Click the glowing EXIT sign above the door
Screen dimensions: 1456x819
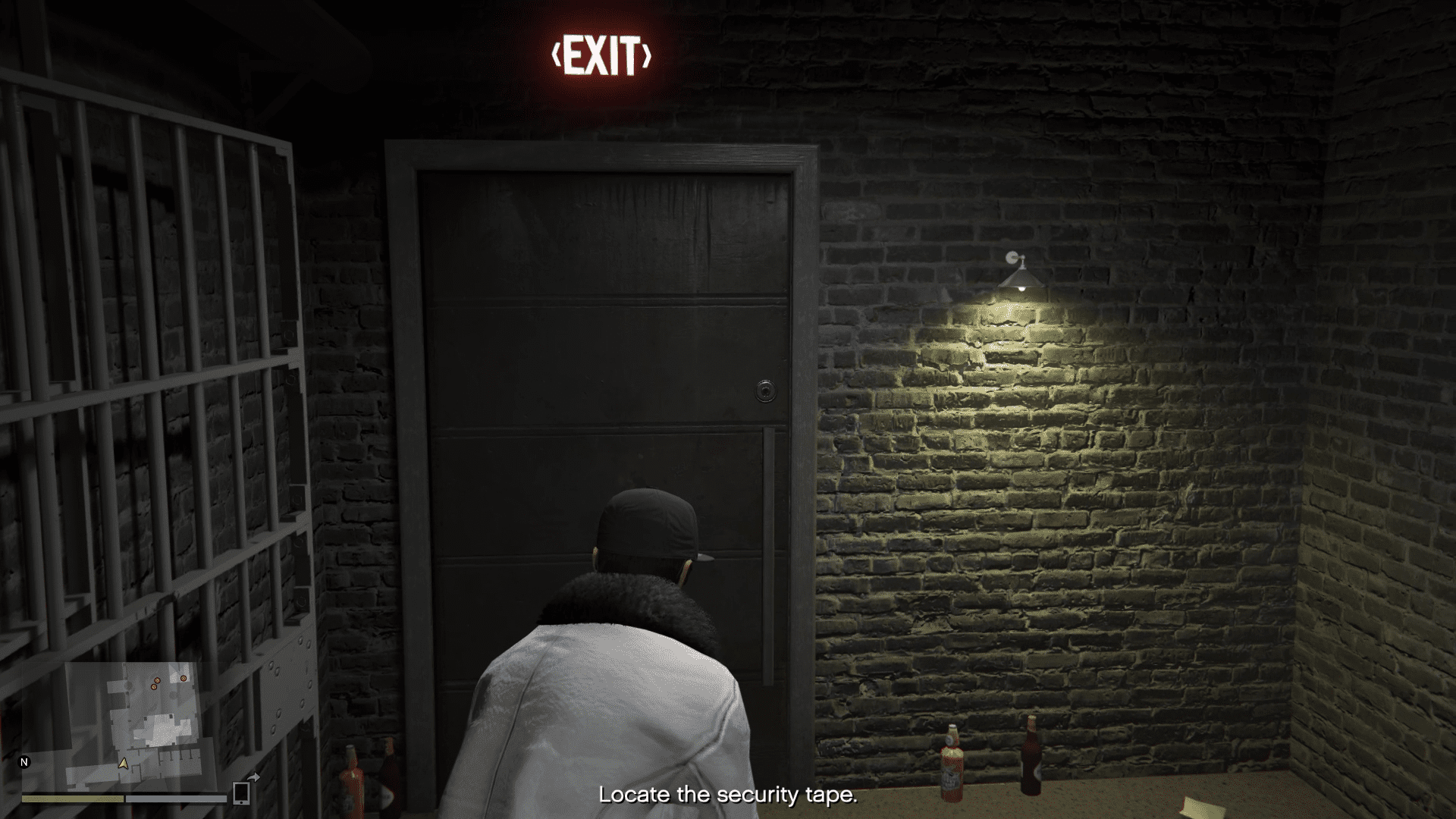pyautogui.click(x=603, y=53)
